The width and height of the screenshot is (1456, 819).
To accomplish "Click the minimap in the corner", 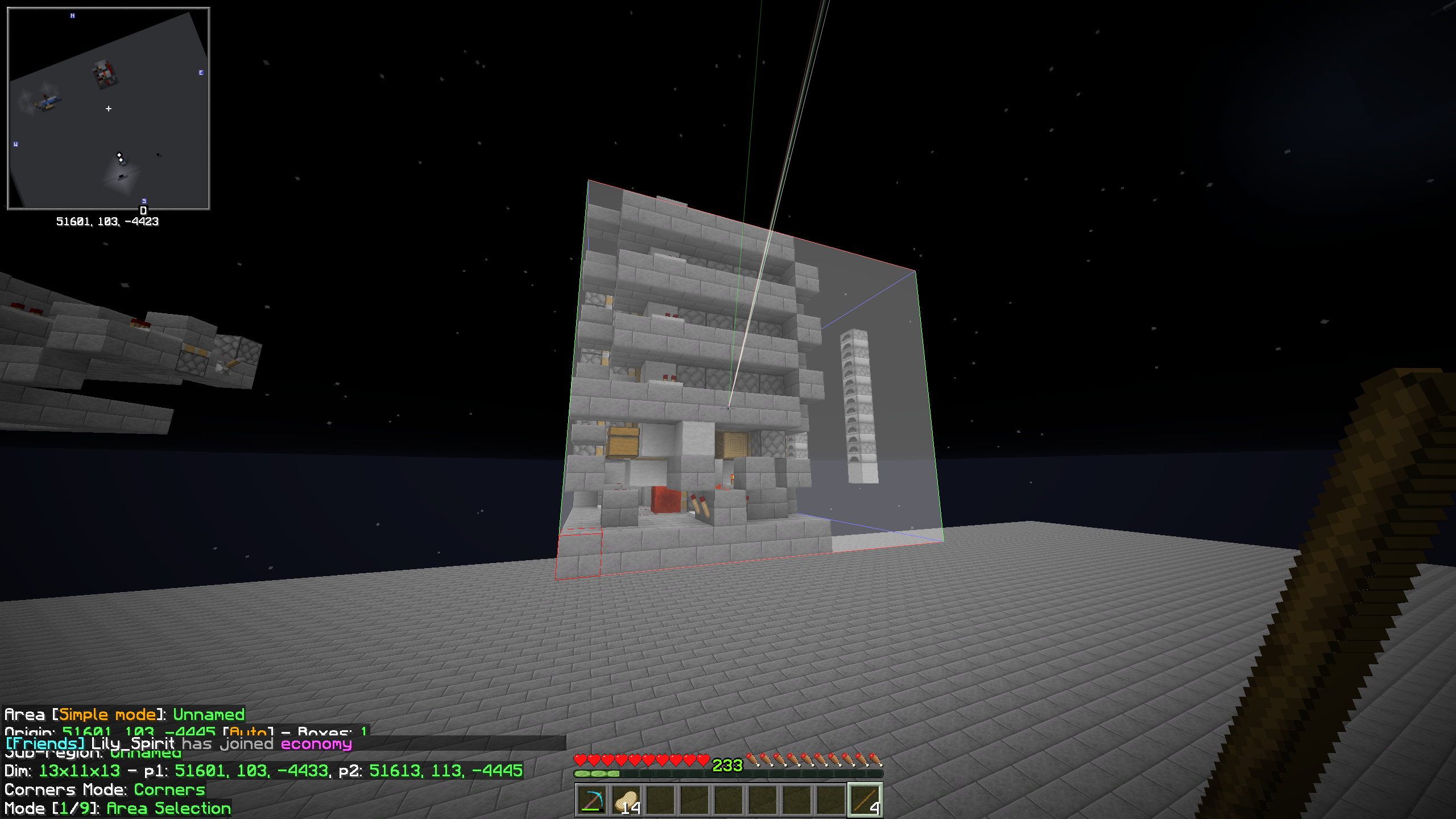I will 109,109.
